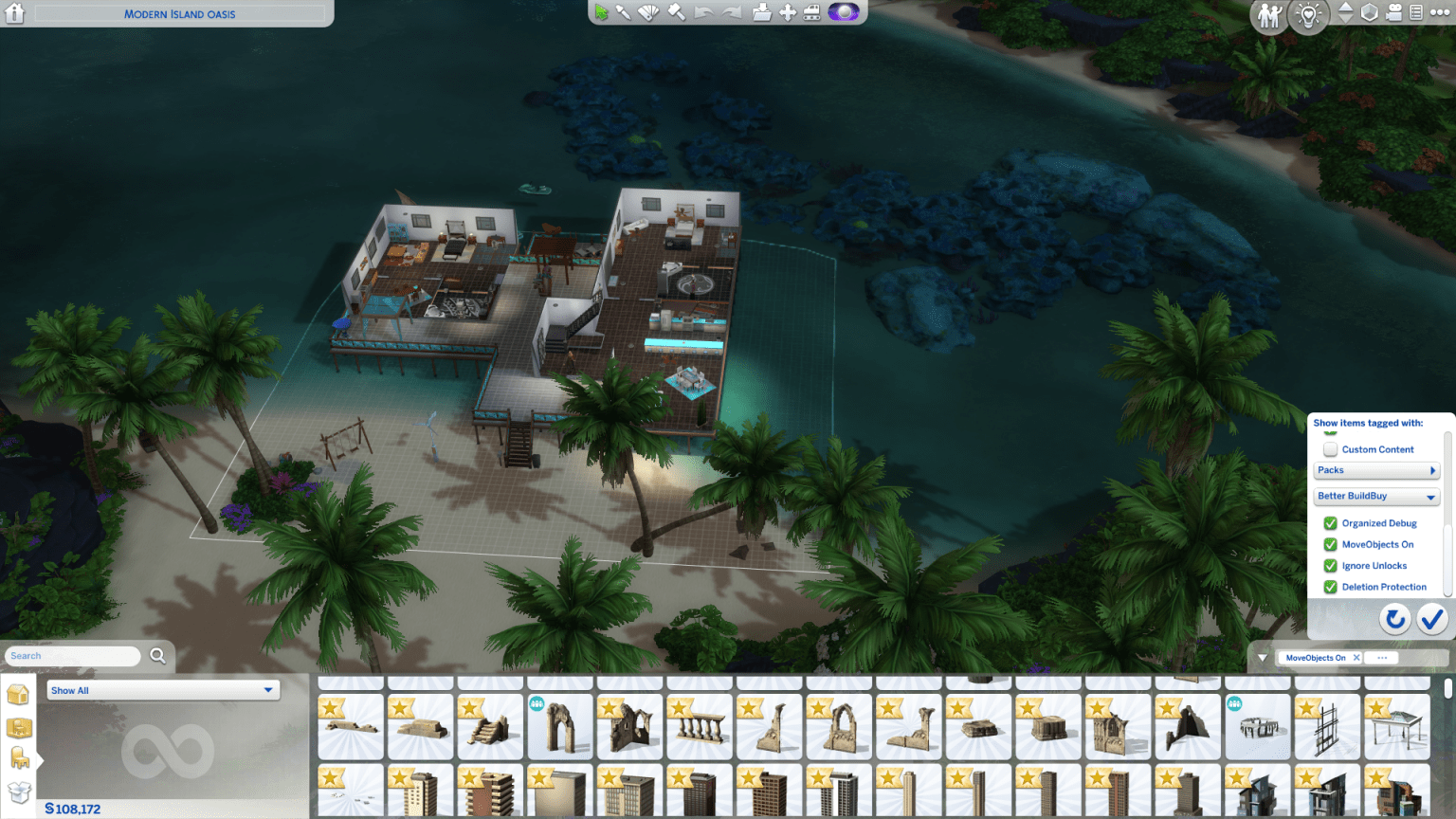Open the camera controls icon
1456x819 pixels.
(x=1393, y=12)
